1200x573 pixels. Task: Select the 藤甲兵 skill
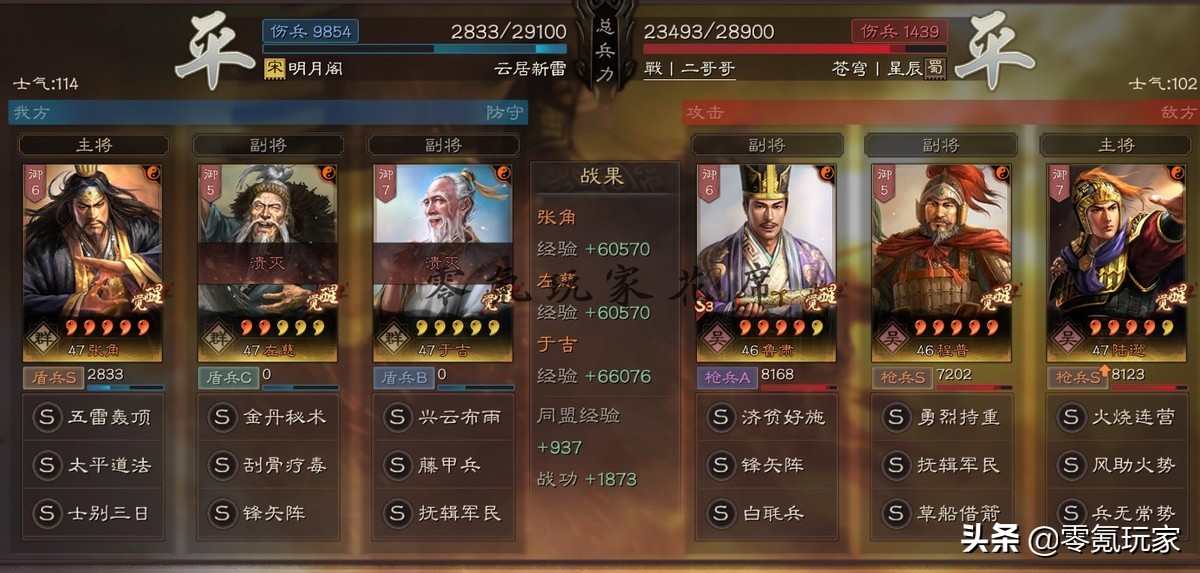pos(443,465)
